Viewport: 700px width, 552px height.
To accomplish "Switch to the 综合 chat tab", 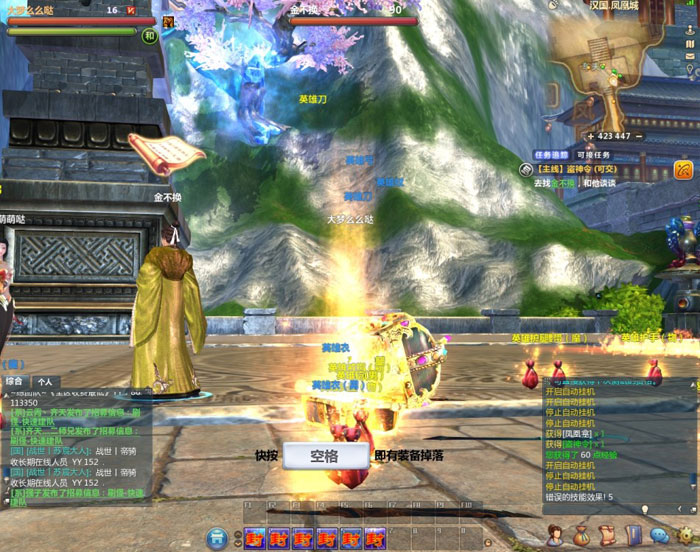I will [15, 381].
